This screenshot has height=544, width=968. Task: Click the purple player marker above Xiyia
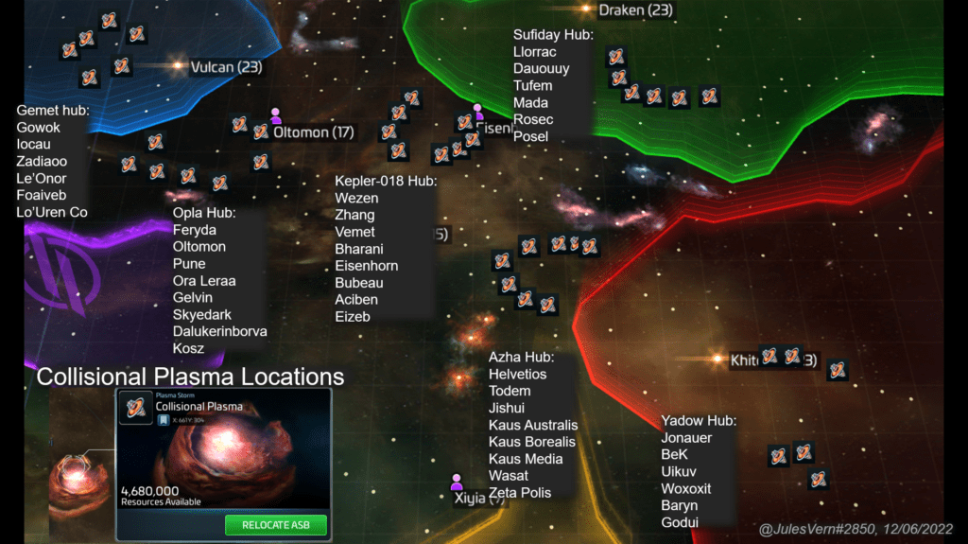pyautogui.click(x=457, y=482)
